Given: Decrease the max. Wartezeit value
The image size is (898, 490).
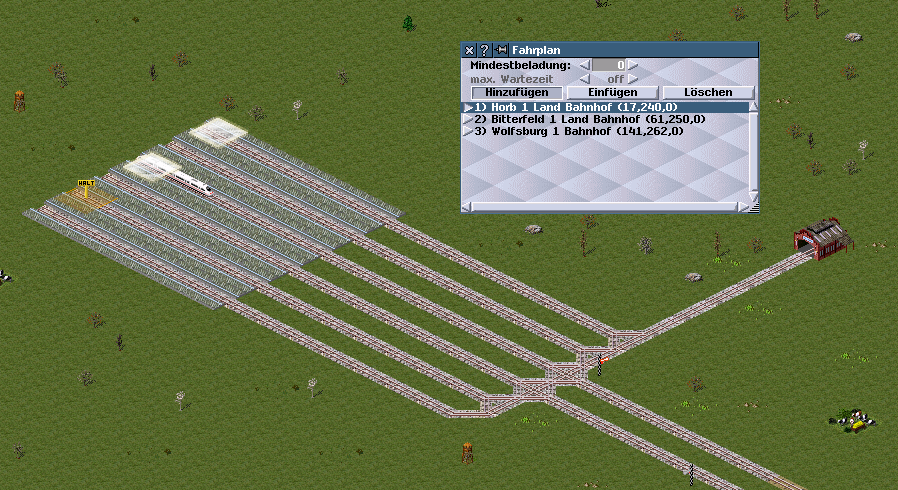Looking at the screenshot, I should tap(586, 79).
